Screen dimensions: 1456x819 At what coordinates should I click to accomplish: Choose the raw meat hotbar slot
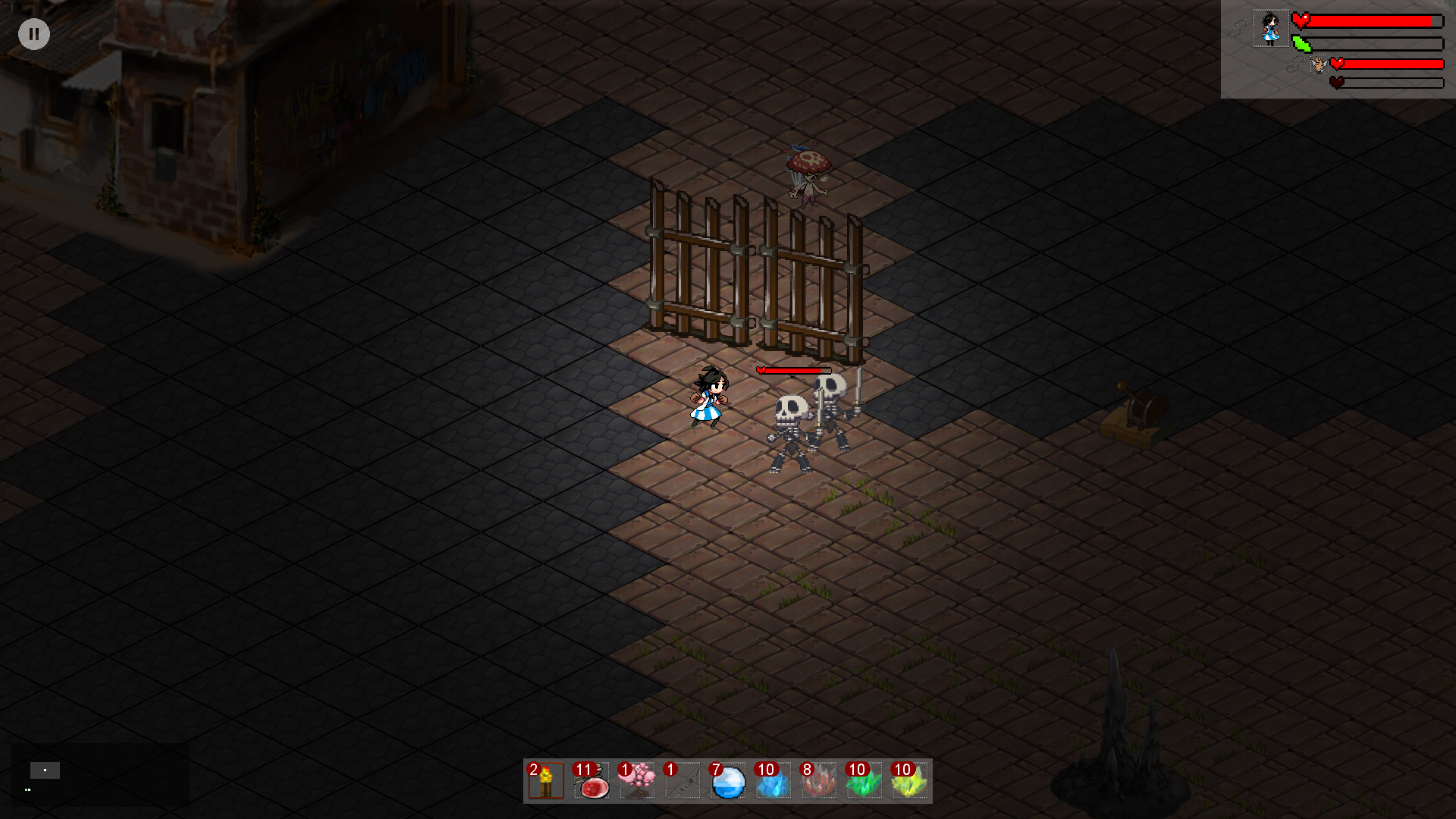click(591, 781)
